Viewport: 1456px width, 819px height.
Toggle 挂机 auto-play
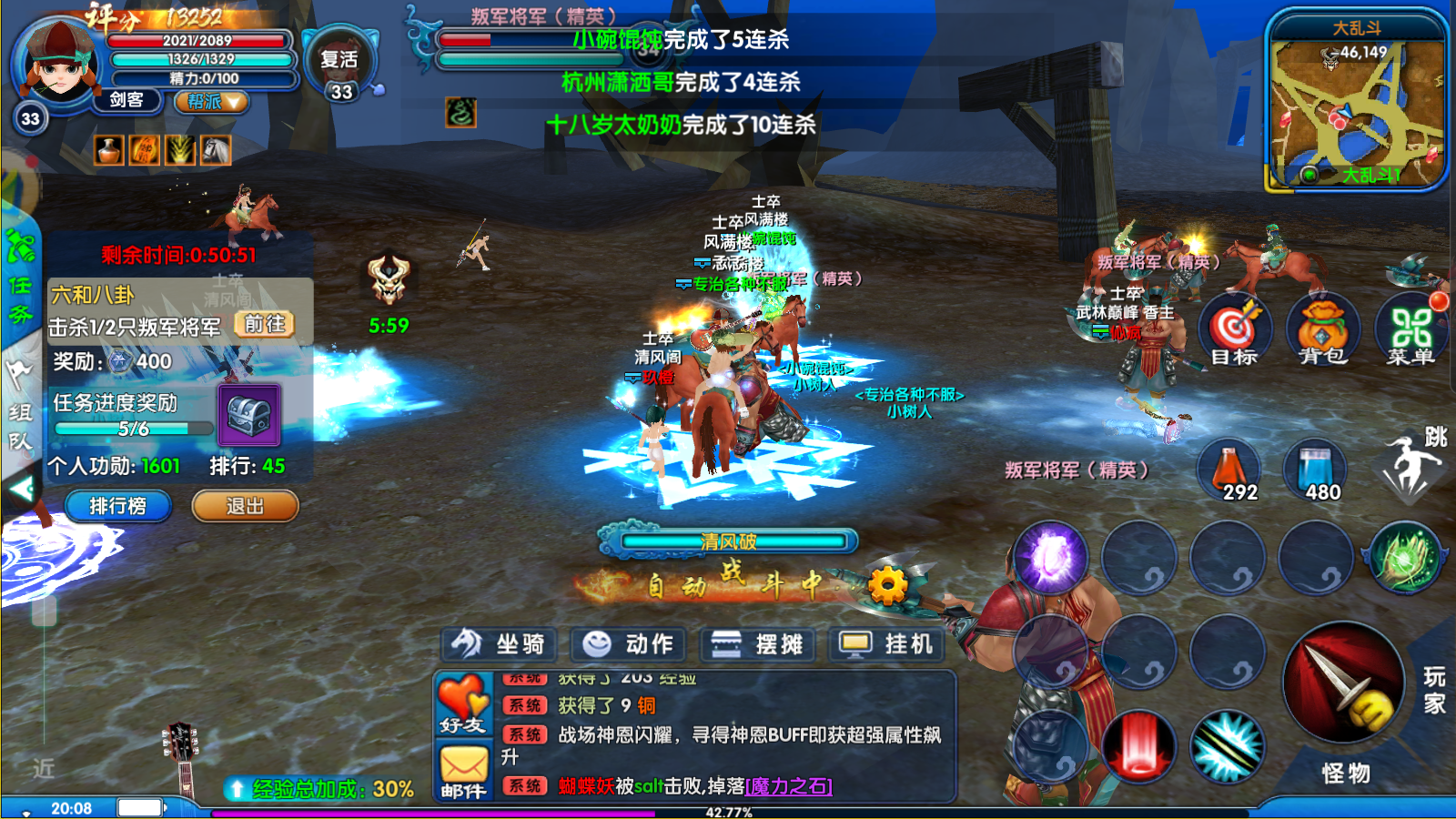(886, 644)
